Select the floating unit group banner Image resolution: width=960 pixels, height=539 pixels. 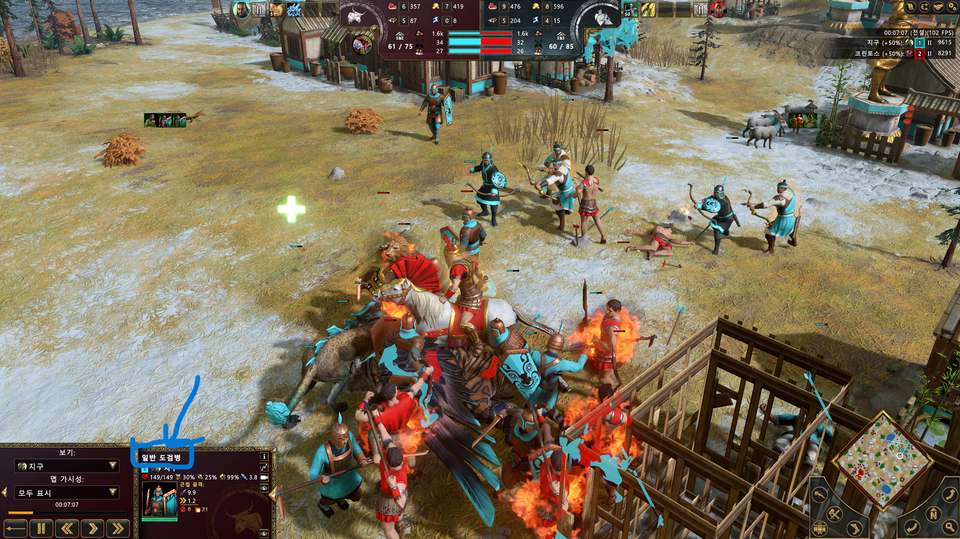(x=165, y=120)
